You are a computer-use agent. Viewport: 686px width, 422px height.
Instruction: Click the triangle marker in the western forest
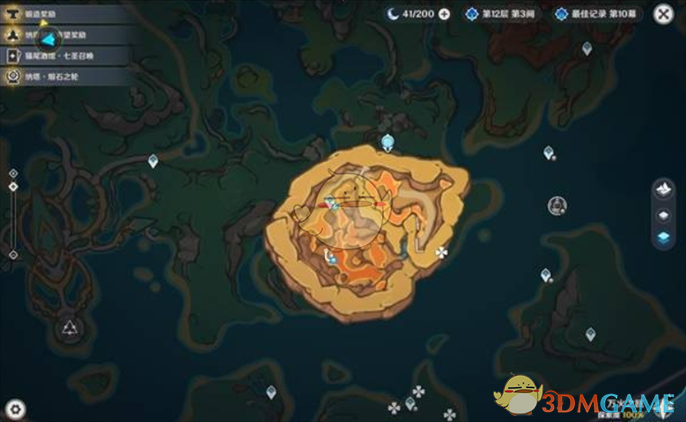[x=70, y=328]
